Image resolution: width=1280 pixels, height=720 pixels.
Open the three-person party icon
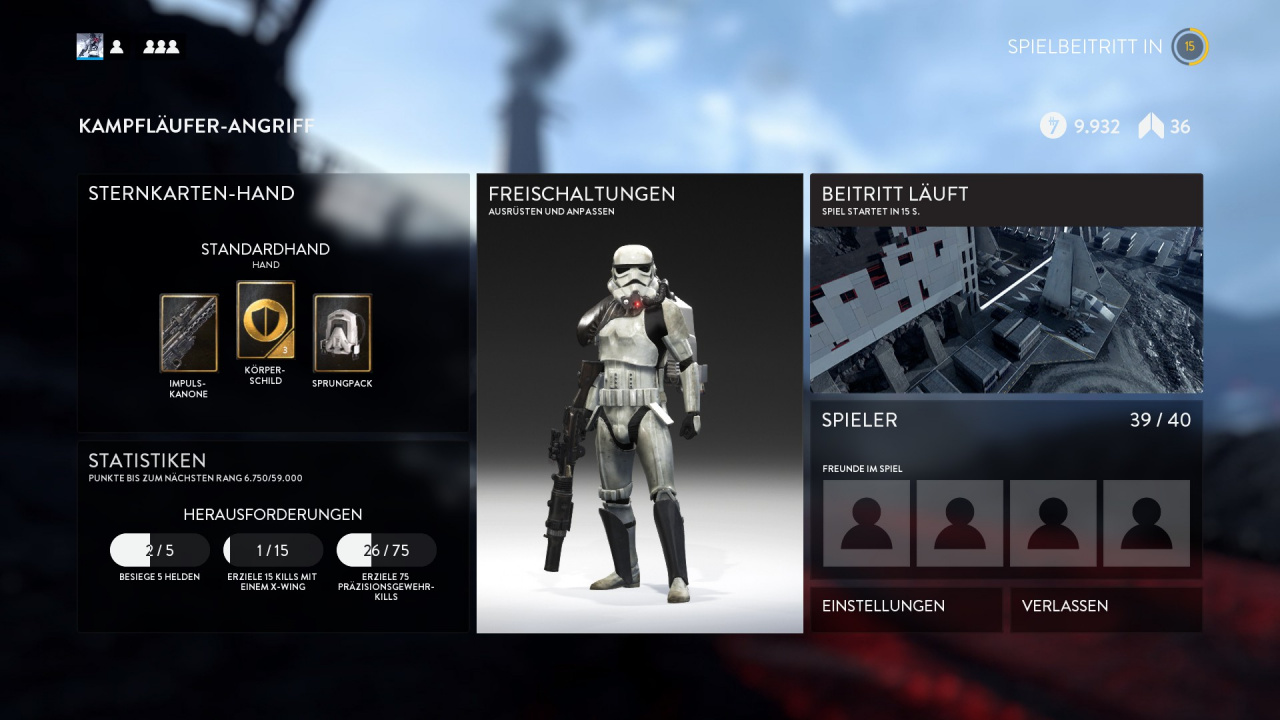point(161,46)
